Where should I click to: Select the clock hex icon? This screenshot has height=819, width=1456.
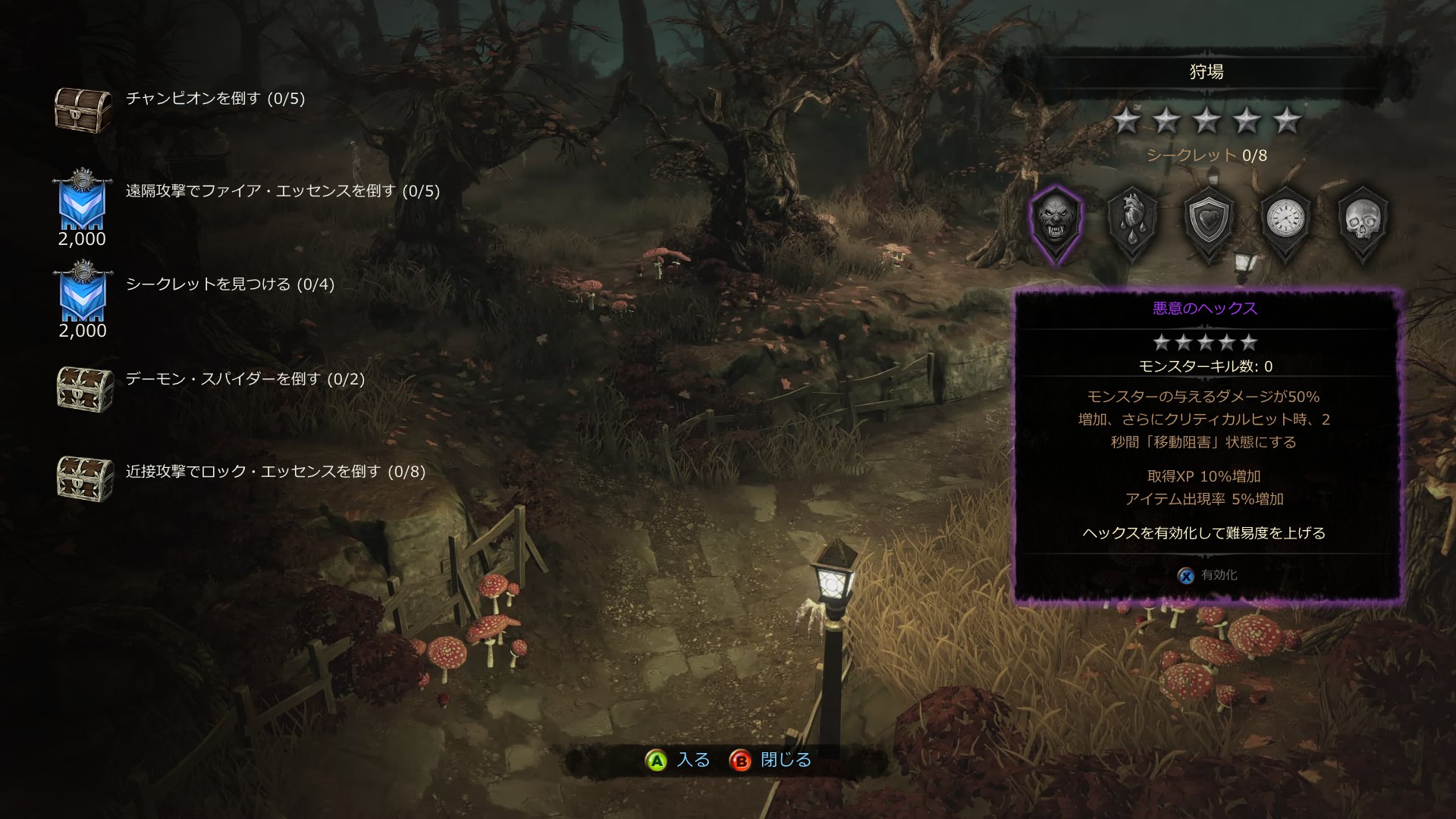tap(1286, 221)
